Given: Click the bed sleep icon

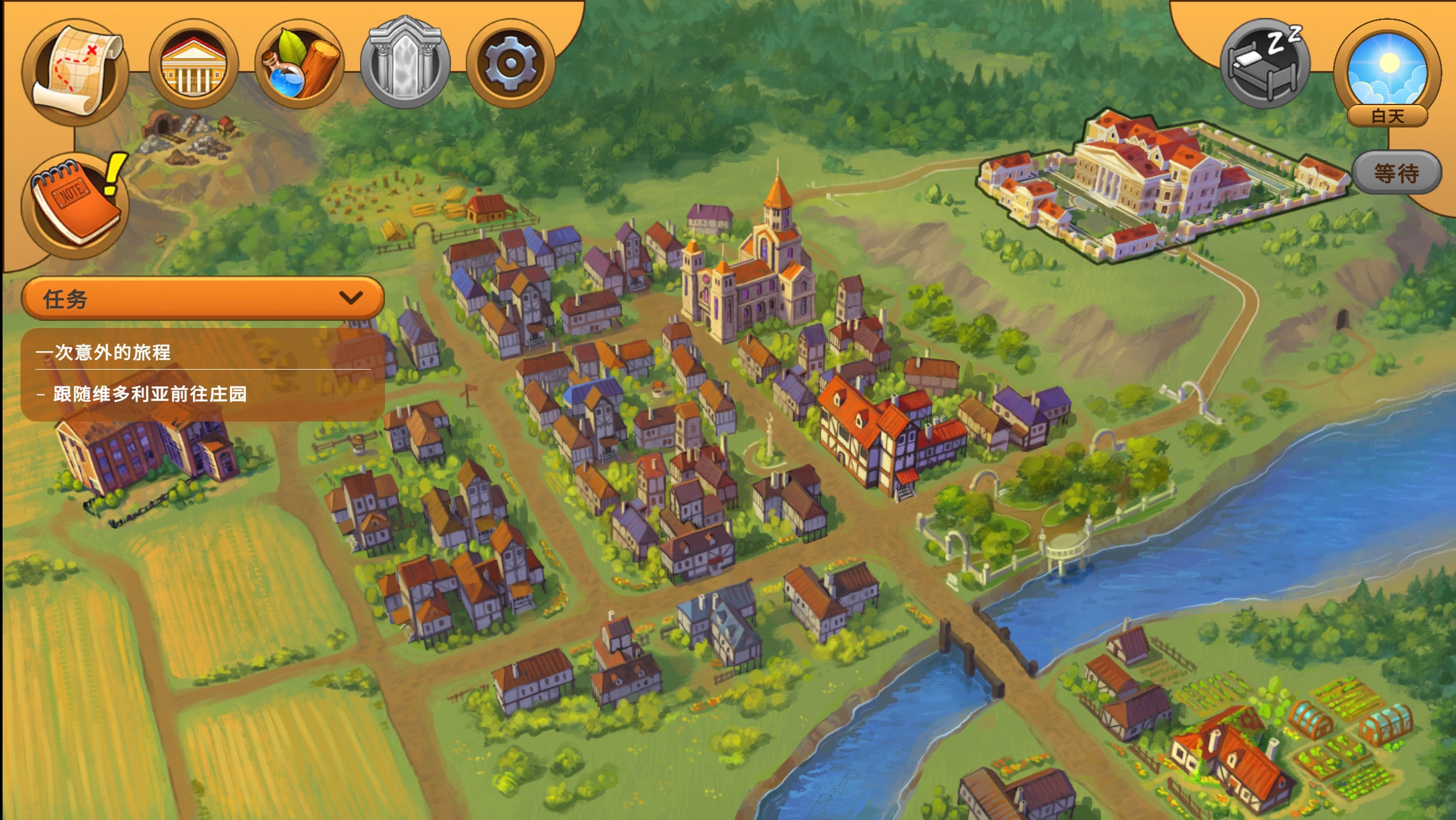Looking at the screenshot, I should click(x=1264, y=64).
